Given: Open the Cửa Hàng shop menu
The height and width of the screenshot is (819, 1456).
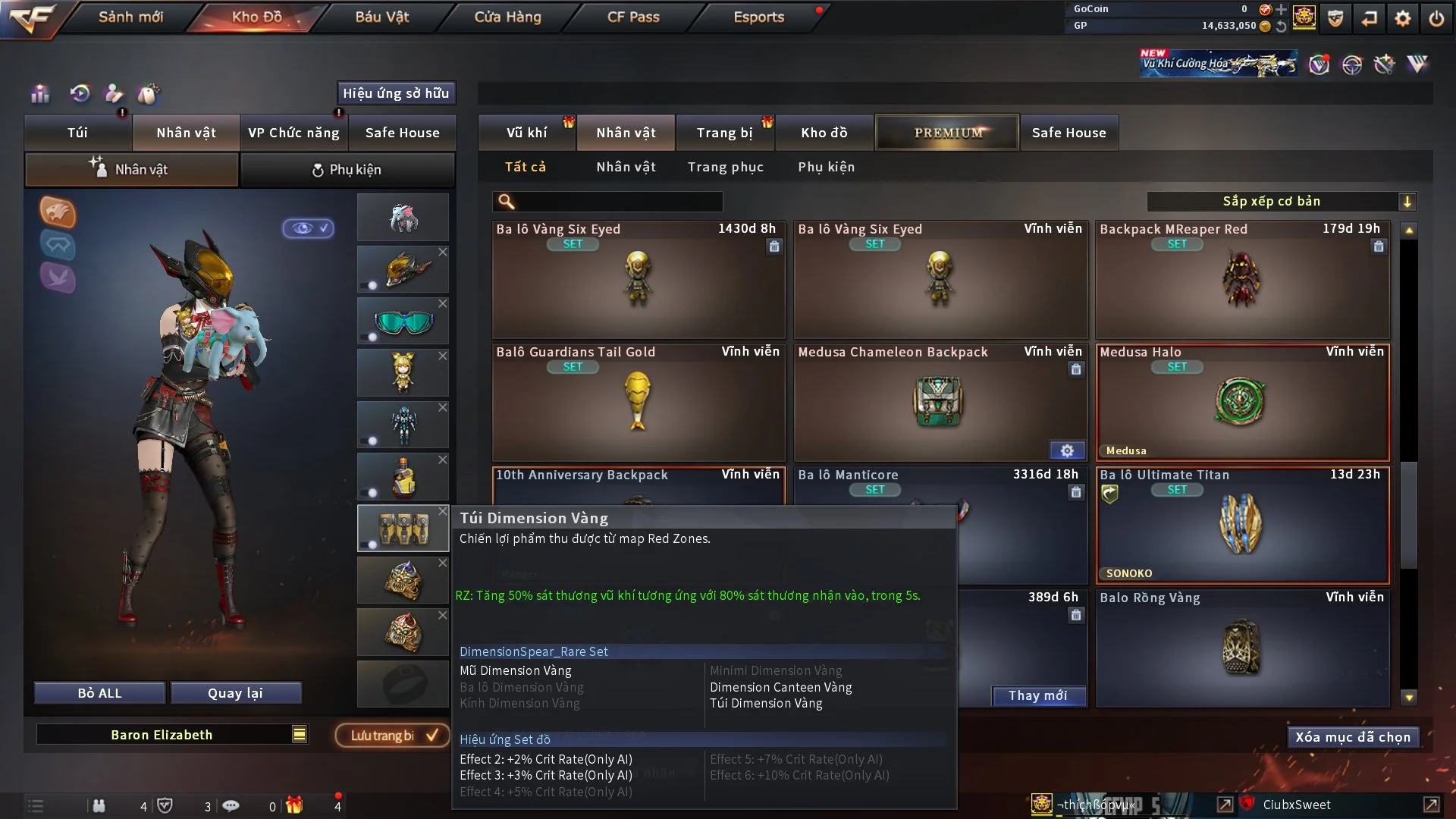Looking at the screenshot, I should (507, 17).
